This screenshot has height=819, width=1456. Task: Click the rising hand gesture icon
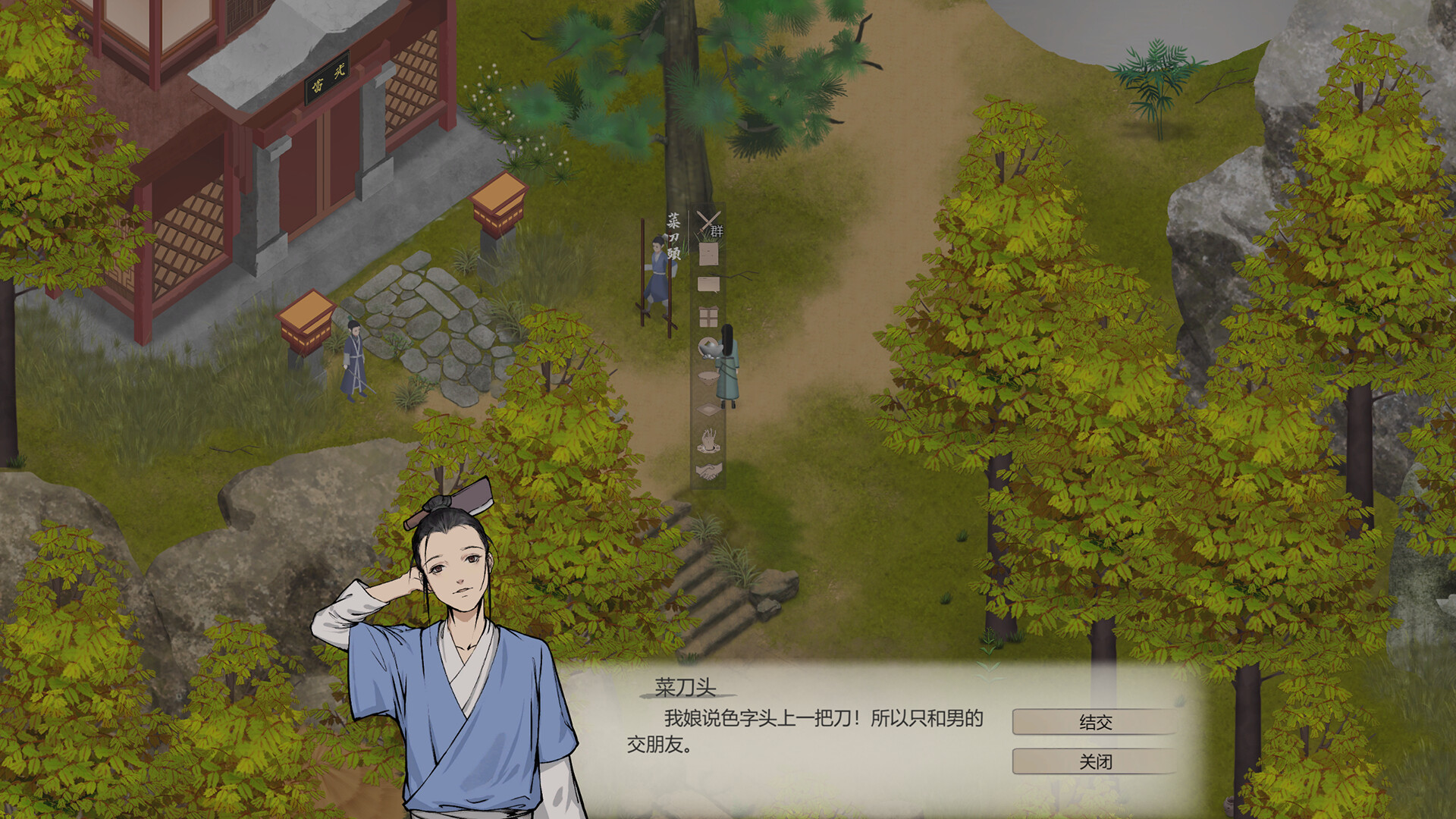(x=709, y=440)
